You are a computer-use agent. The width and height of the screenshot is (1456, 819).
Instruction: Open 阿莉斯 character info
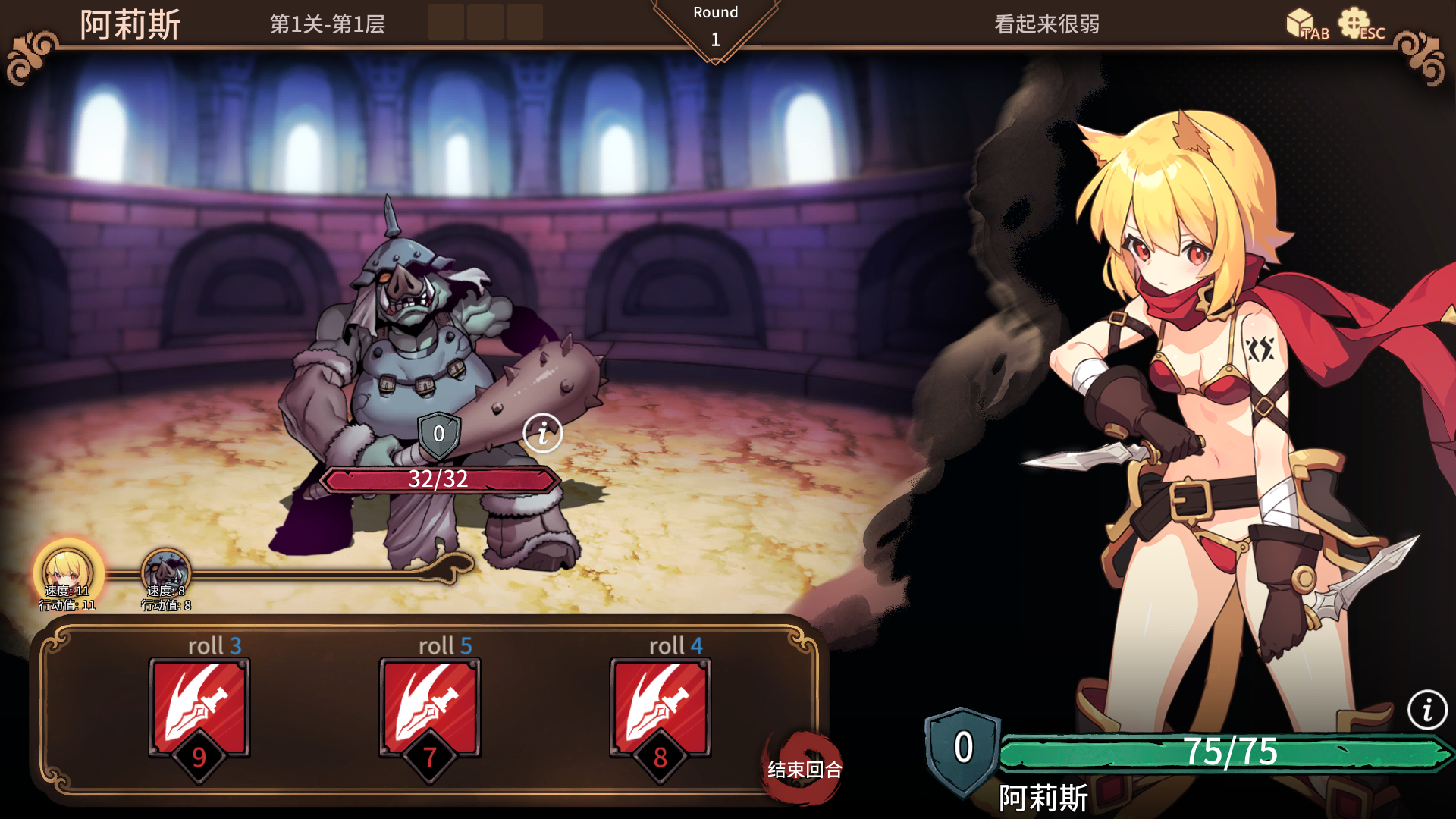pos(1427,711)
